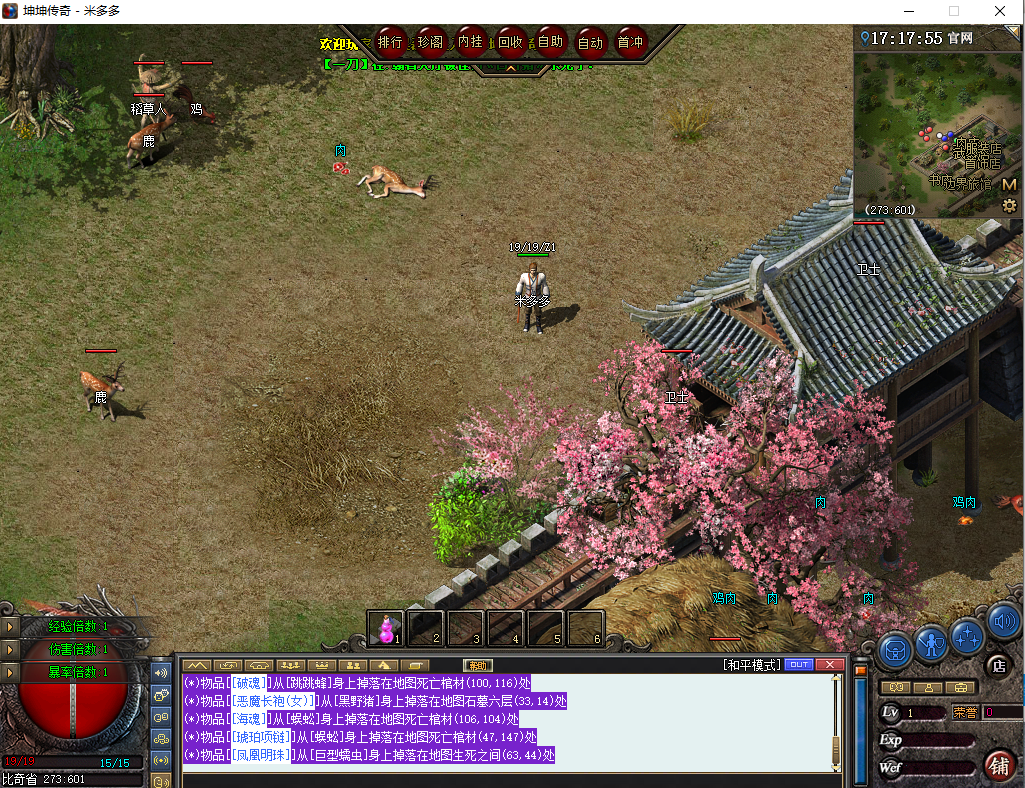Screen dimensions: 1025x788
Task: Open the 珍阁 treasure shop
Action: click(431, 42)
